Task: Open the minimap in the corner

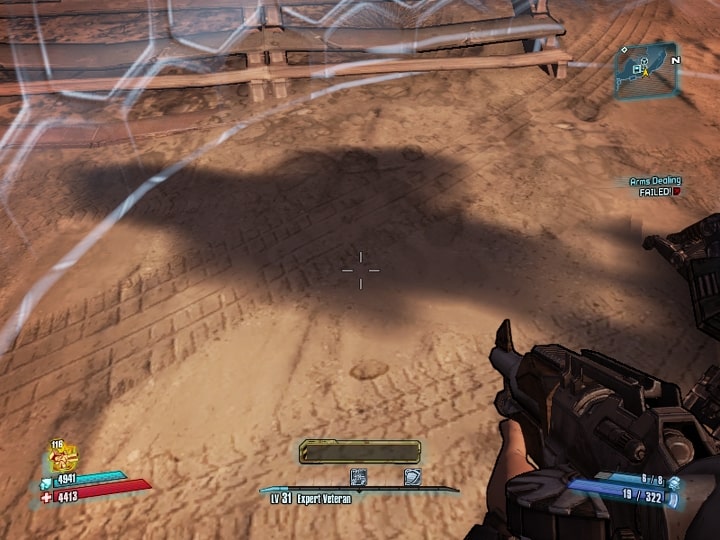Action: click(x=646, y=70)
